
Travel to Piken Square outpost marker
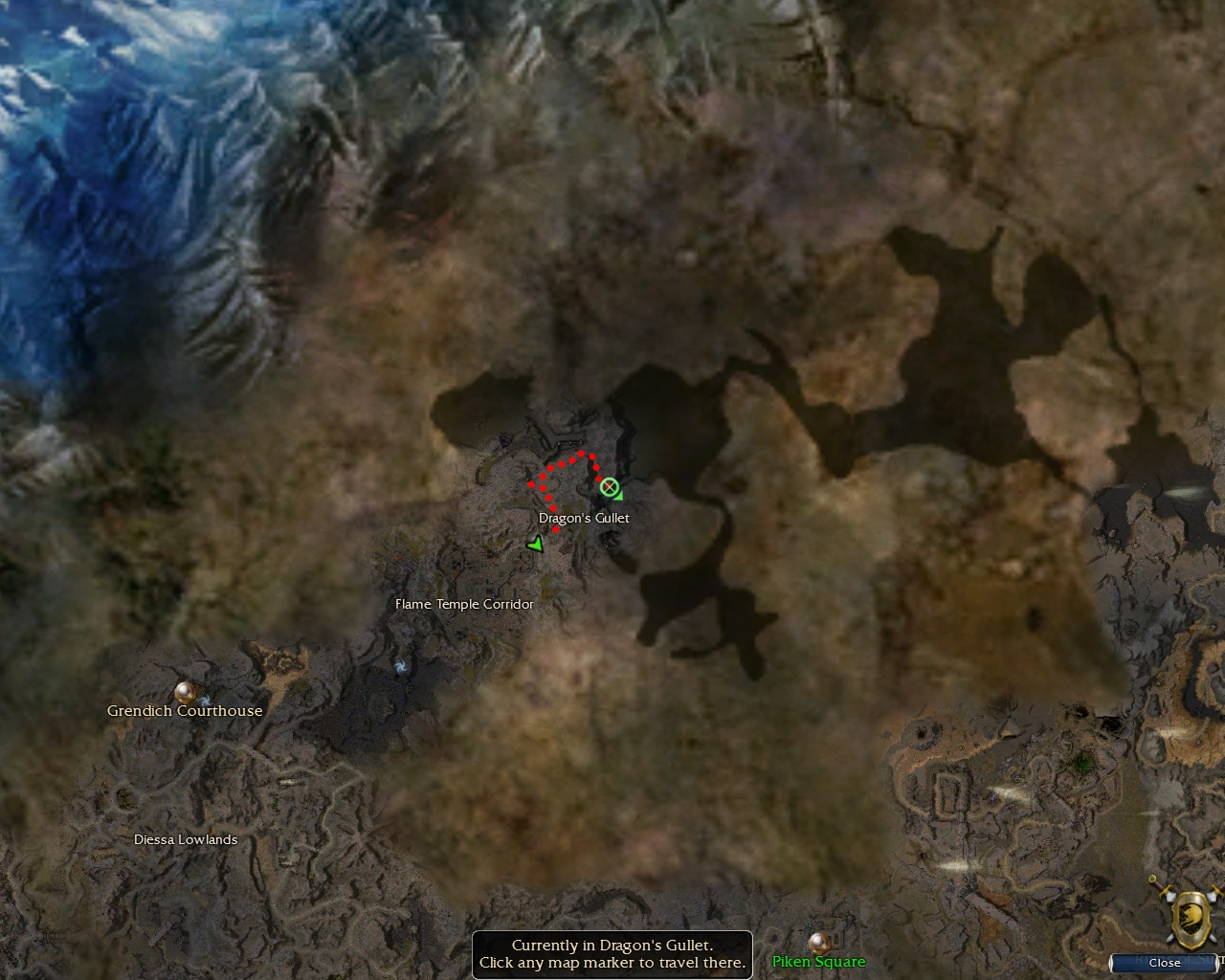818,943
